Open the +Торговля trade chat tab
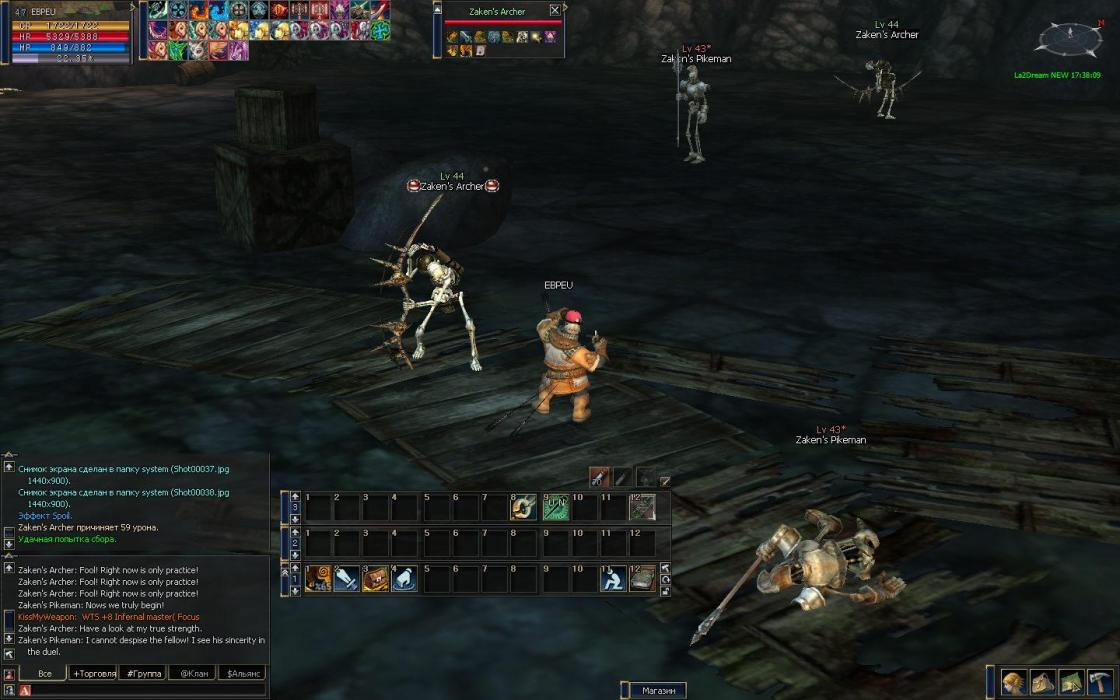 [93, 673]
